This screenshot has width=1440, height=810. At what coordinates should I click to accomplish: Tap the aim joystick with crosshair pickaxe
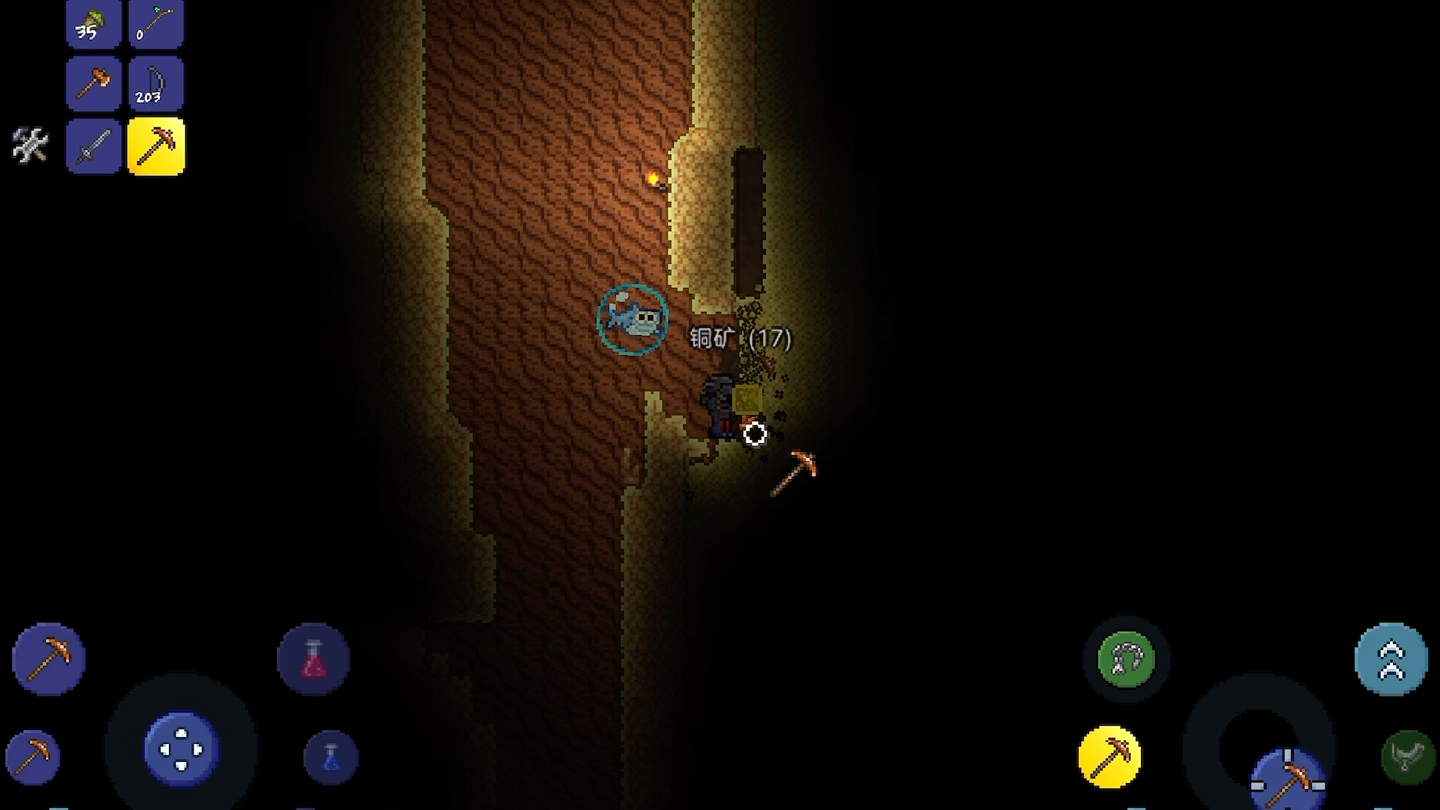[x=1288, y=776]
